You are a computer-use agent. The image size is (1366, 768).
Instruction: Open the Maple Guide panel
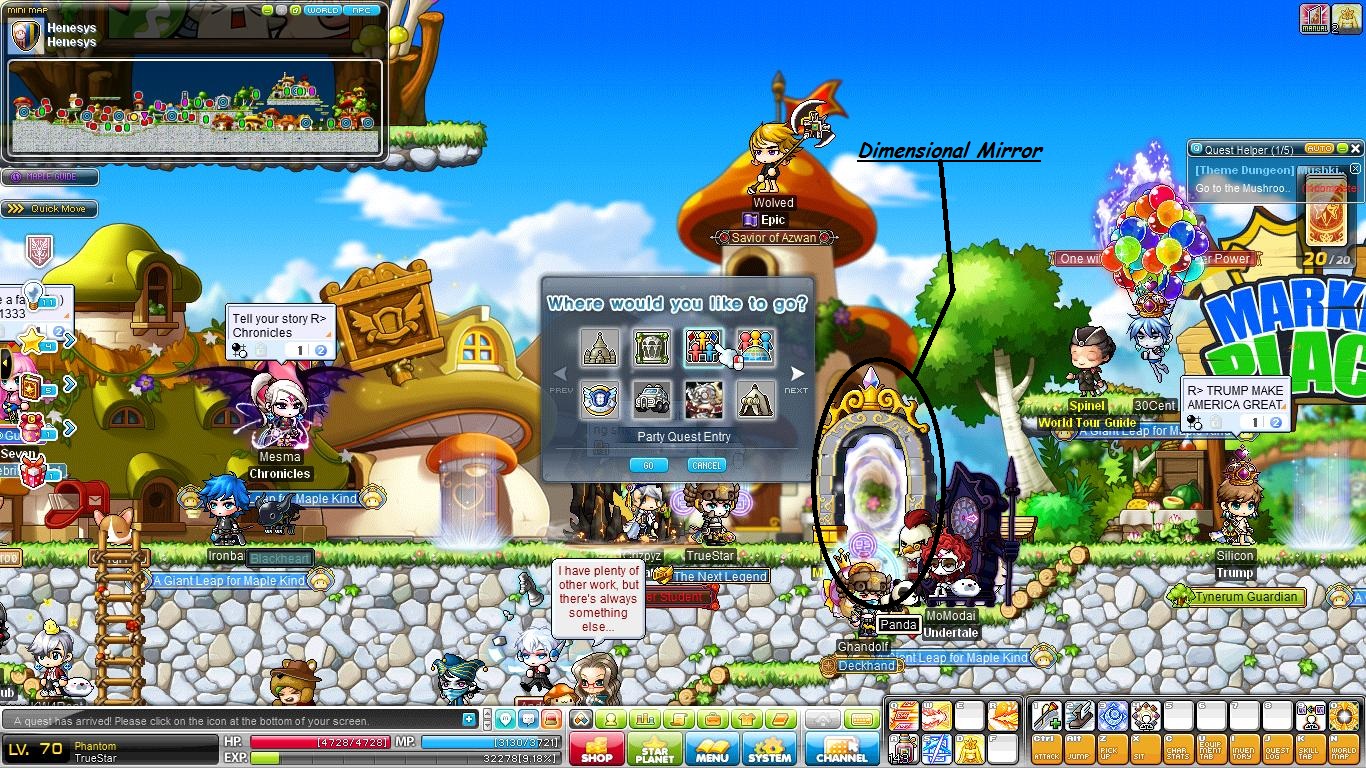[50, 176]
